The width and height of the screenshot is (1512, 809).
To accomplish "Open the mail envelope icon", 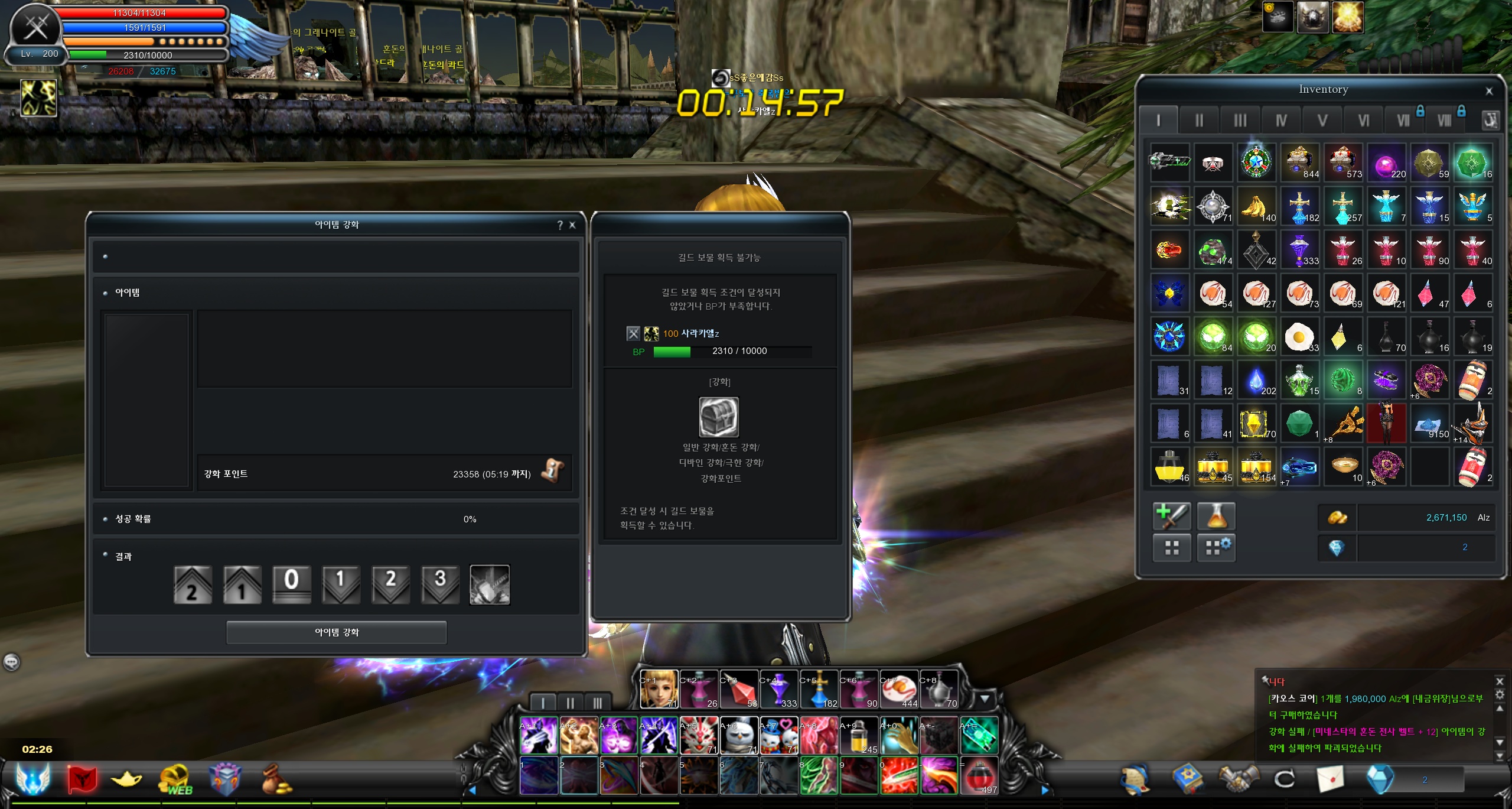I will coord(1331,779).
